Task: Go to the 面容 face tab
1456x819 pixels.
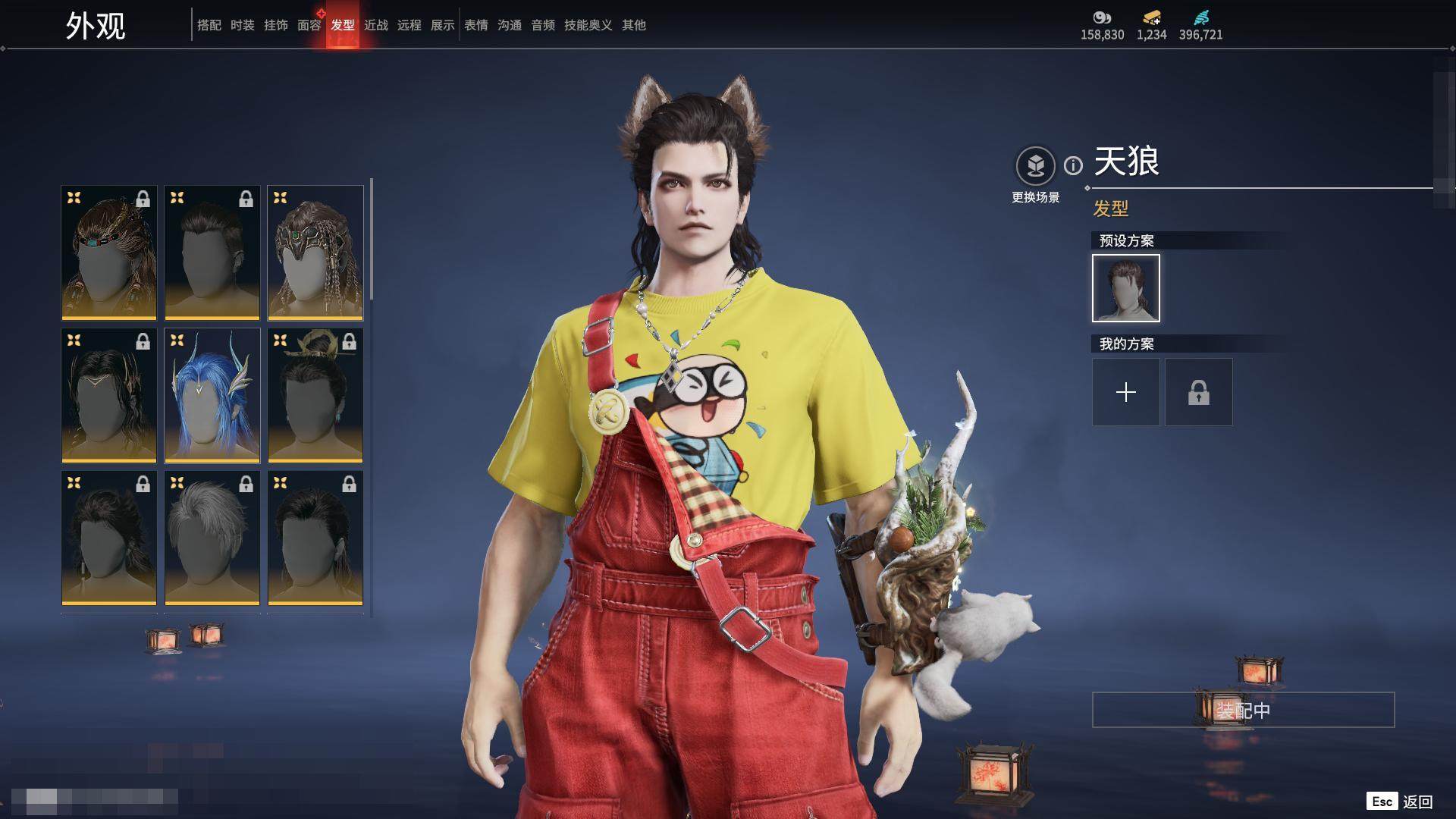Action: [x=309, y=25]
